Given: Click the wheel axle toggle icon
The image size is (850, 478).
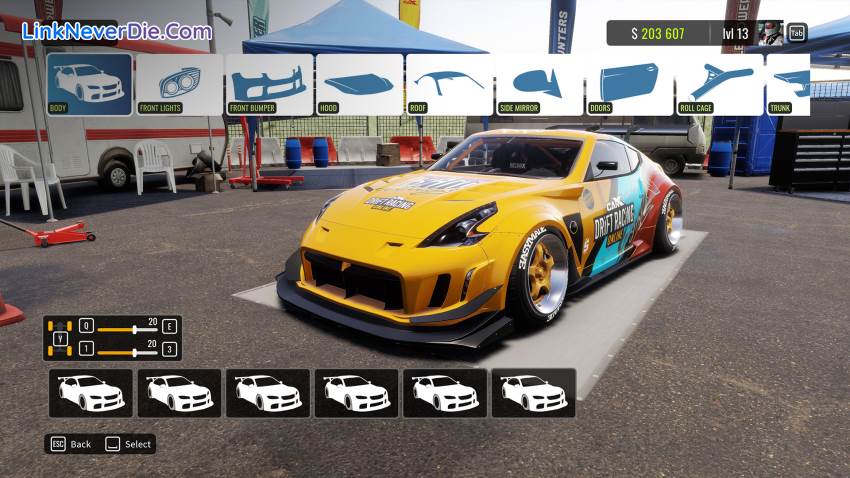Looking at the screenshot, I should [60, 338].
